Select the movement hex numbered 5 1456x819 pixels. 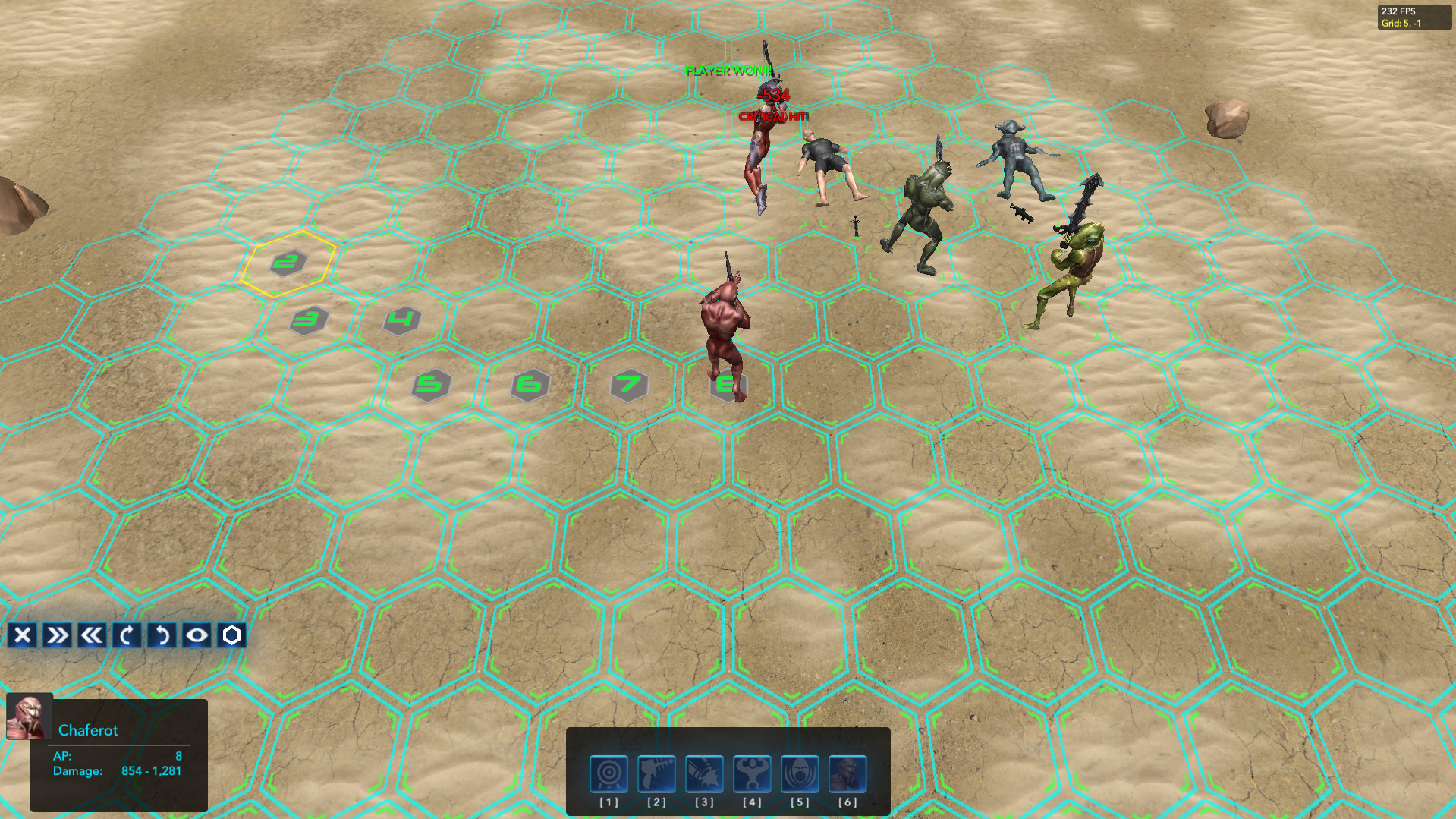431,386
